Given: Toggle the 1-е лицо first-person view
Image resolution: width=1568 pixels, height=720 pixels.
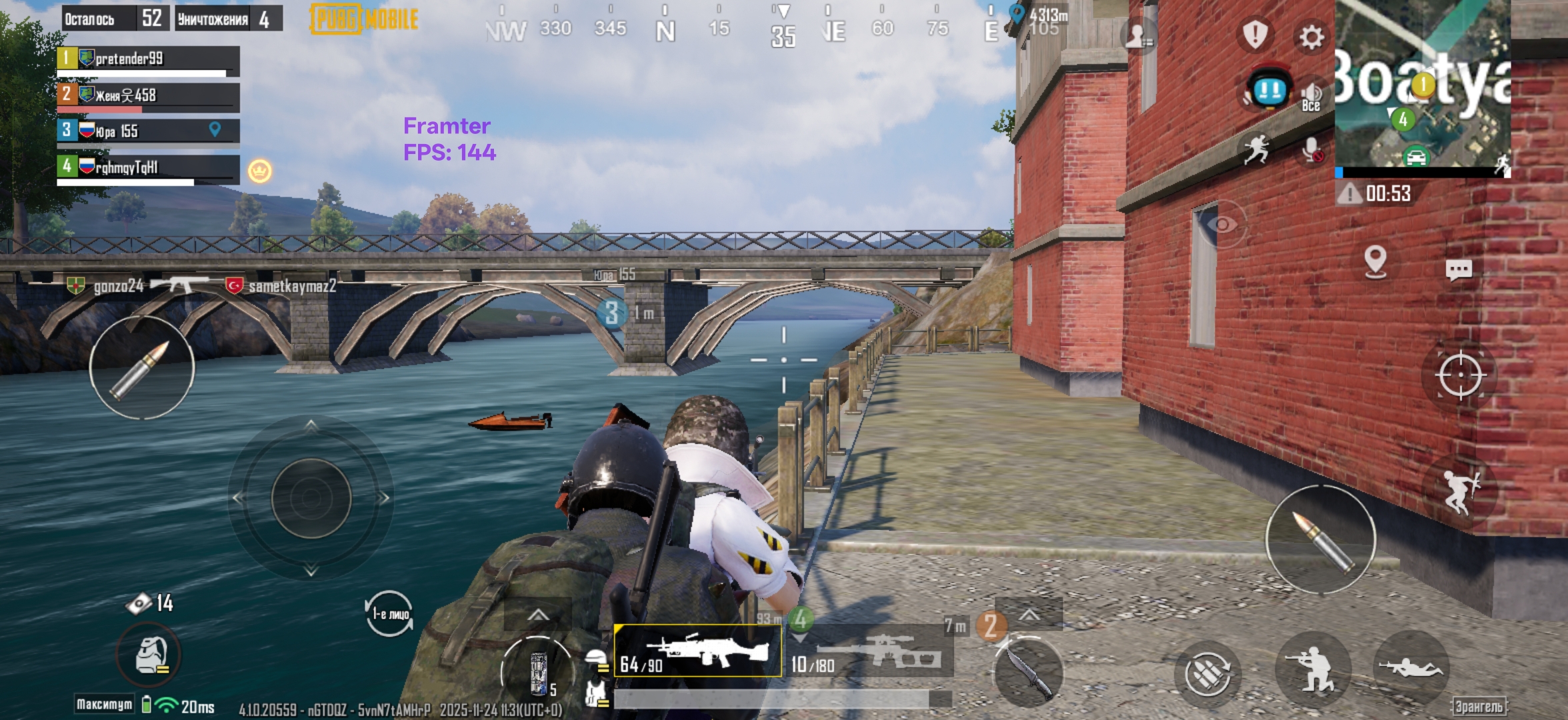Looking at the screenshot, I should [389, 613].
